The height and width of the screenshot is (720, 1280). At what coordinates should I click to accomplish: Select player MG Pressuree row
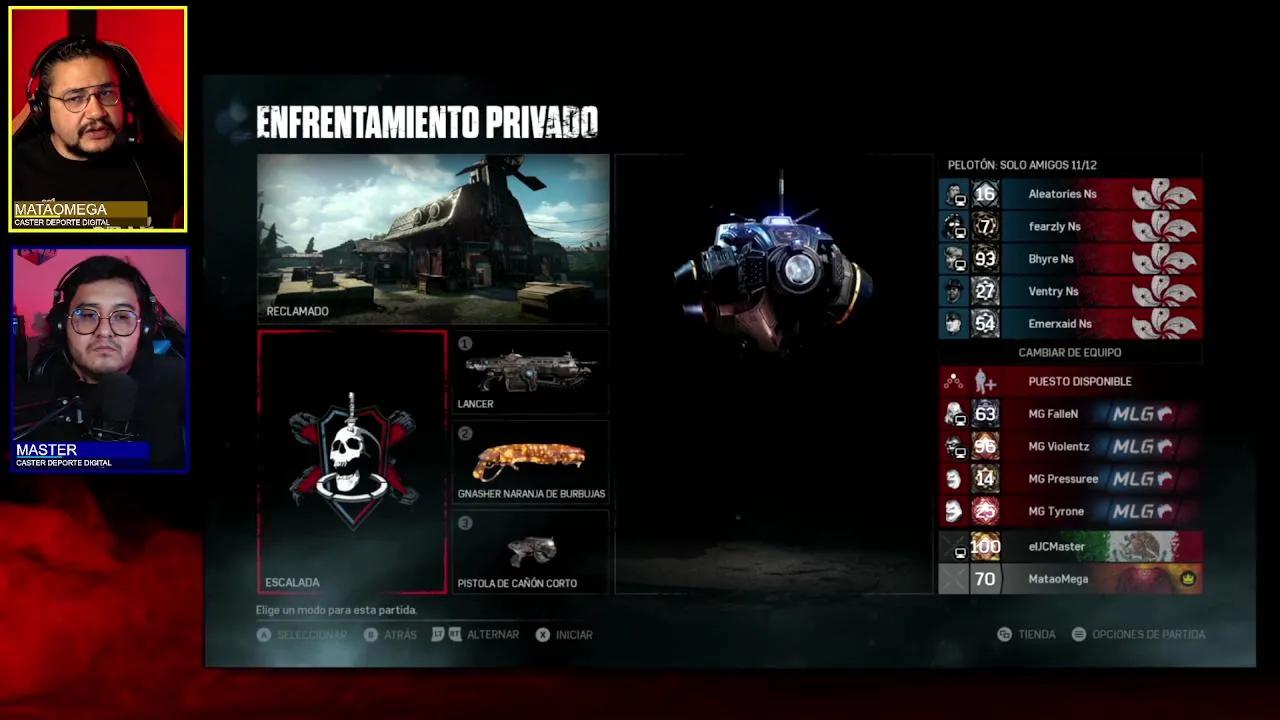tap(1069, 479)
